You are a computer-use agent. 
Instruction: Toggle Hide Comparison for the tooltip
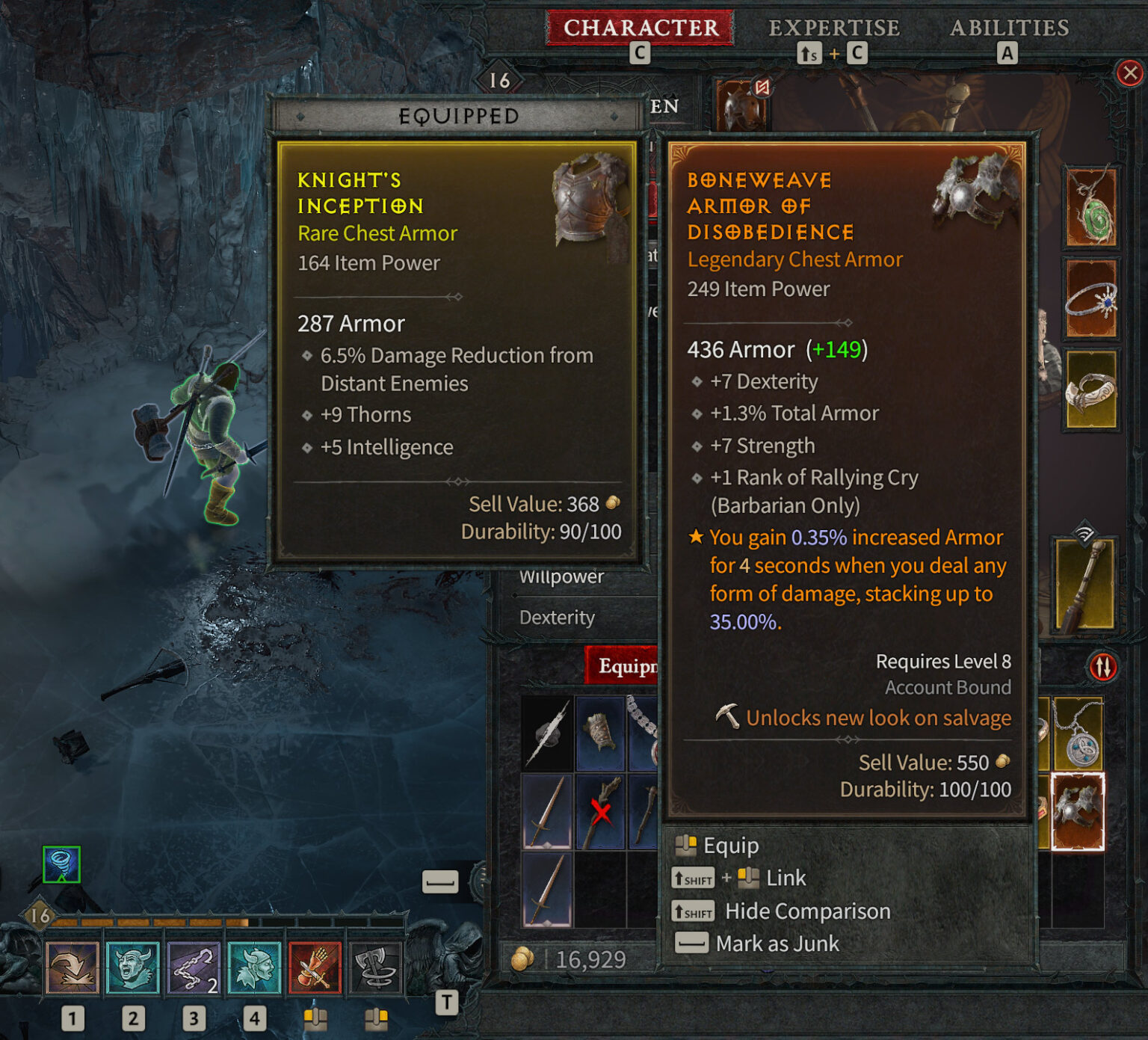coord(806,911)
